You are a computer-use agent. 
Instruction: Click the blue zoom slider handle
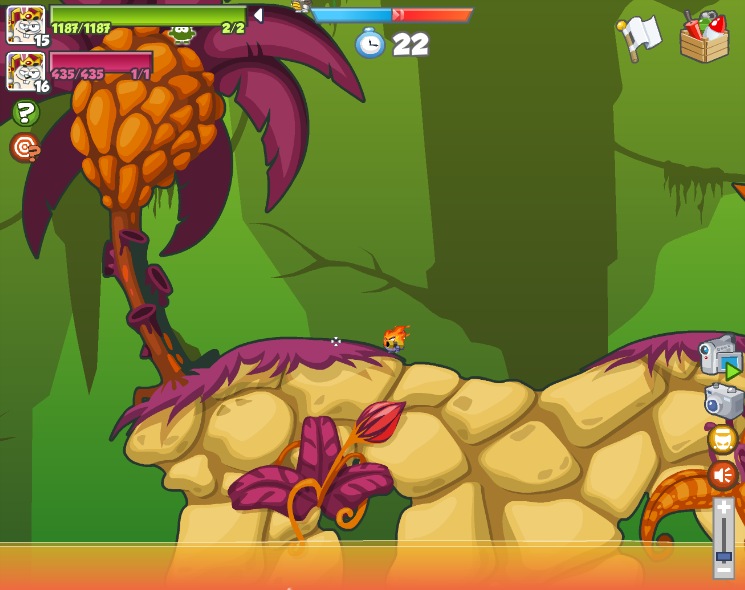click(723, 555)
